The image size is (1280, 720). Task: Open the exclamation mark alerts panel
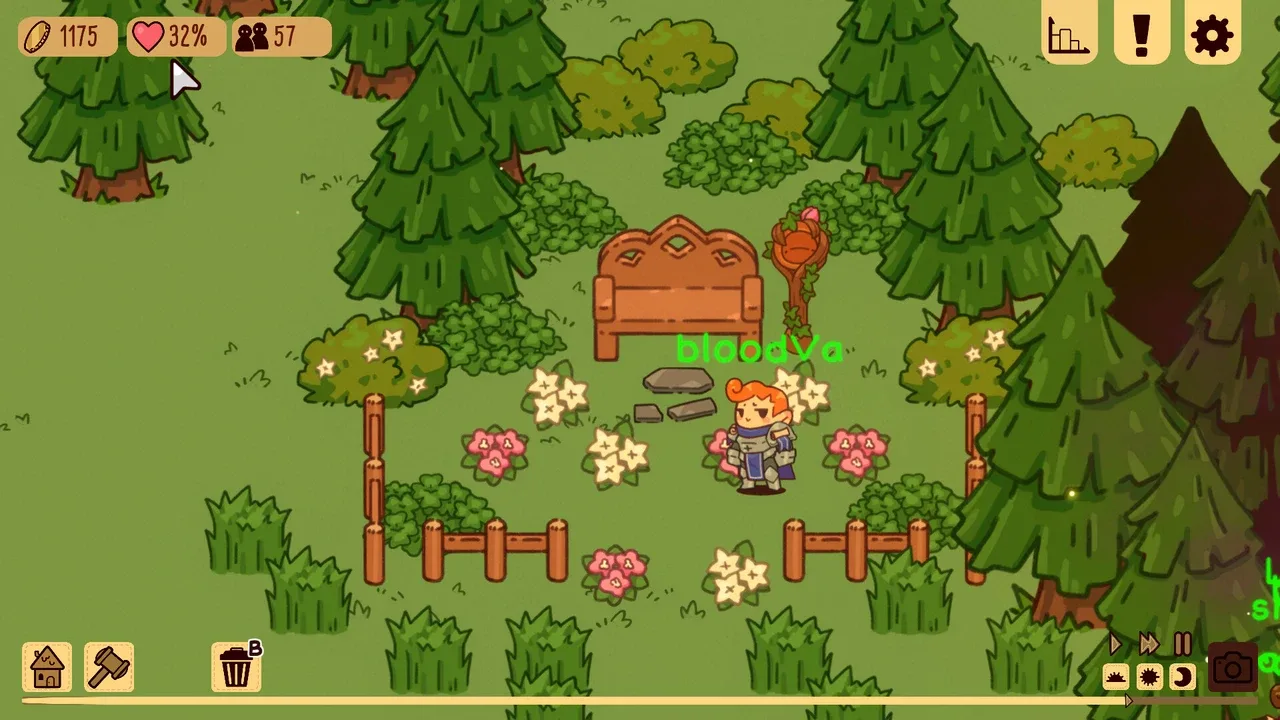point(1141,36)
